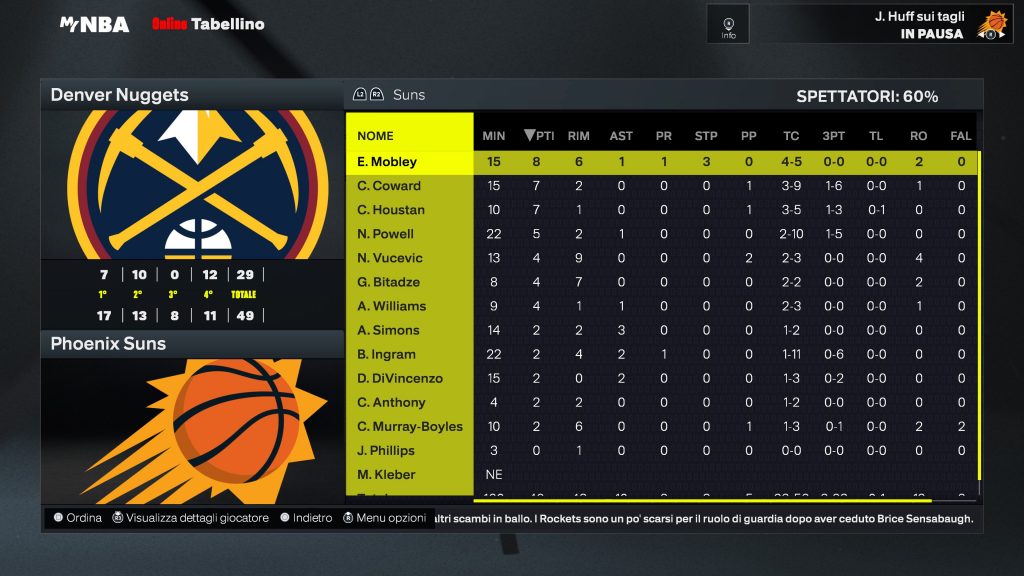Click the AST column header
This screenshot has width=1024, height=576.
click(621, 136)
